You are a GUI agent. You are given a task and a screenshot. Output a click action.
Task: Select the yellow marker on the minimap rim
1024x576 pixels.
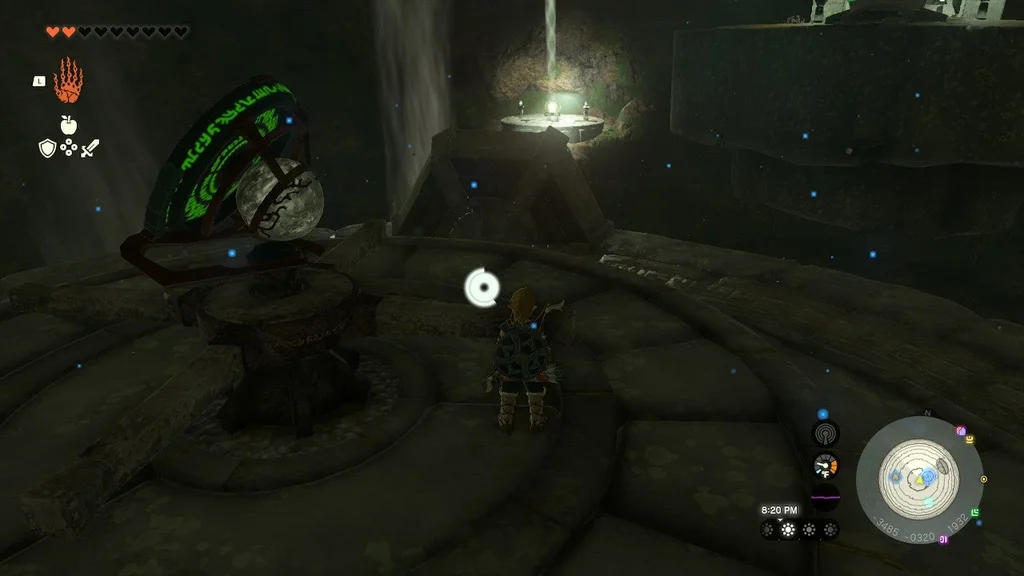969,439
